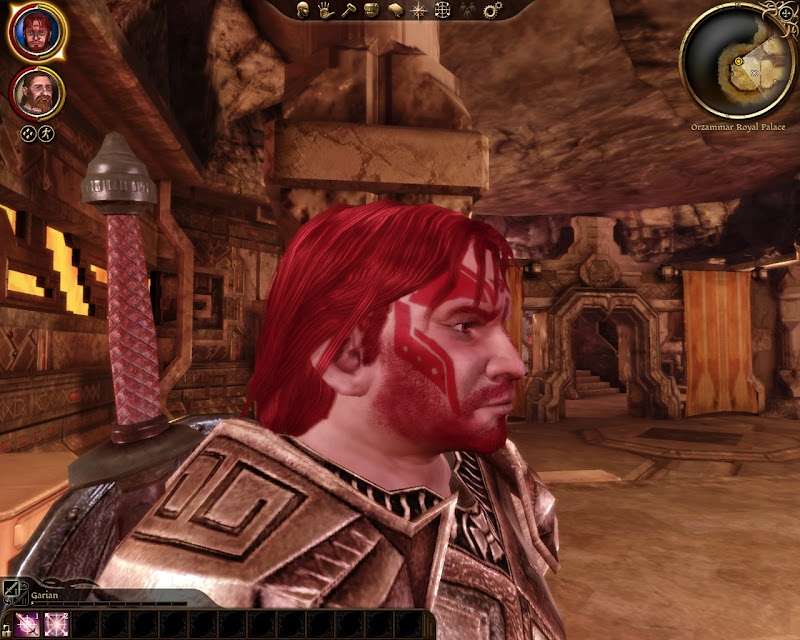
Task: Toggle the party hold-position running figure button
Action: click(46, 132)
